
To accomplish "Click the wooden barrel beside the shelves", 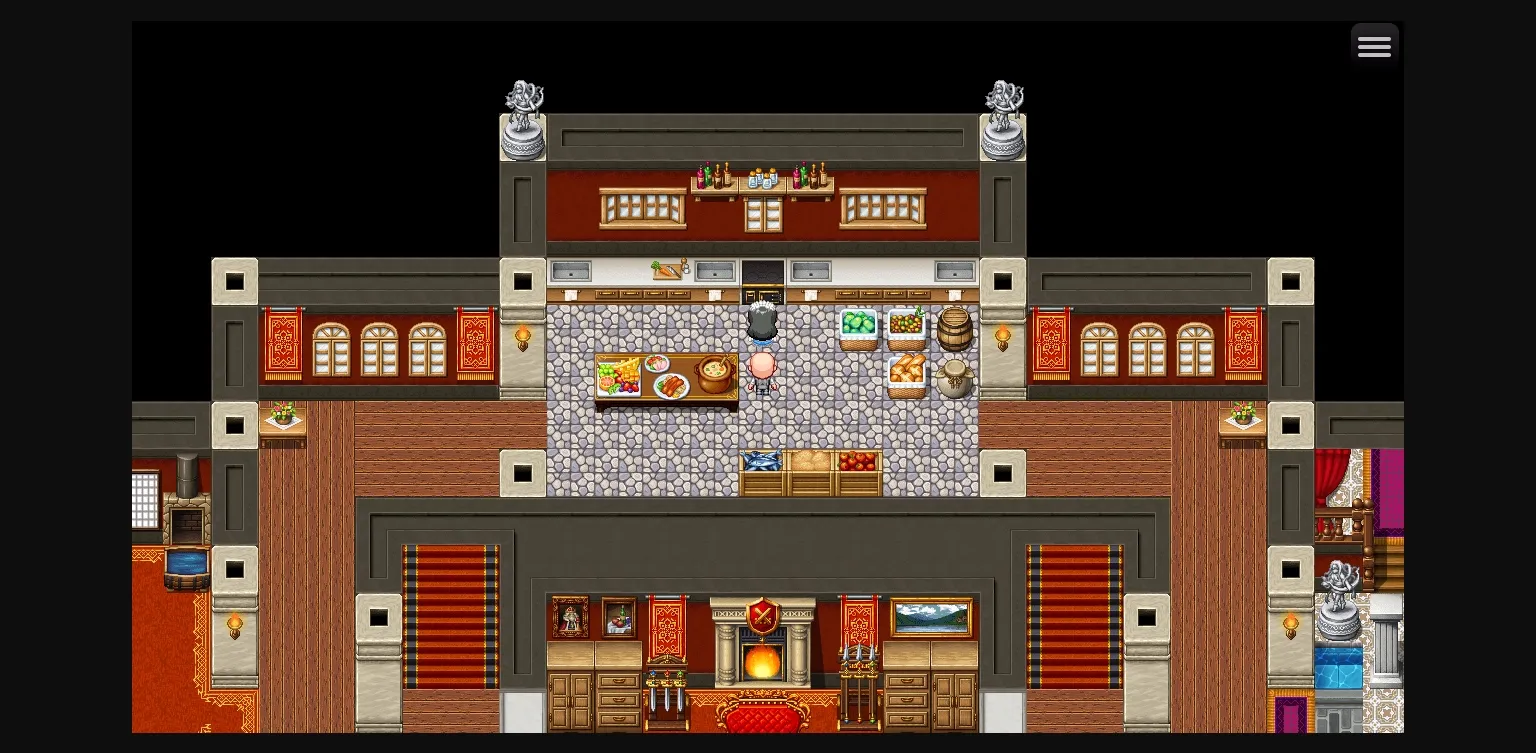I will tap(955, 330).
